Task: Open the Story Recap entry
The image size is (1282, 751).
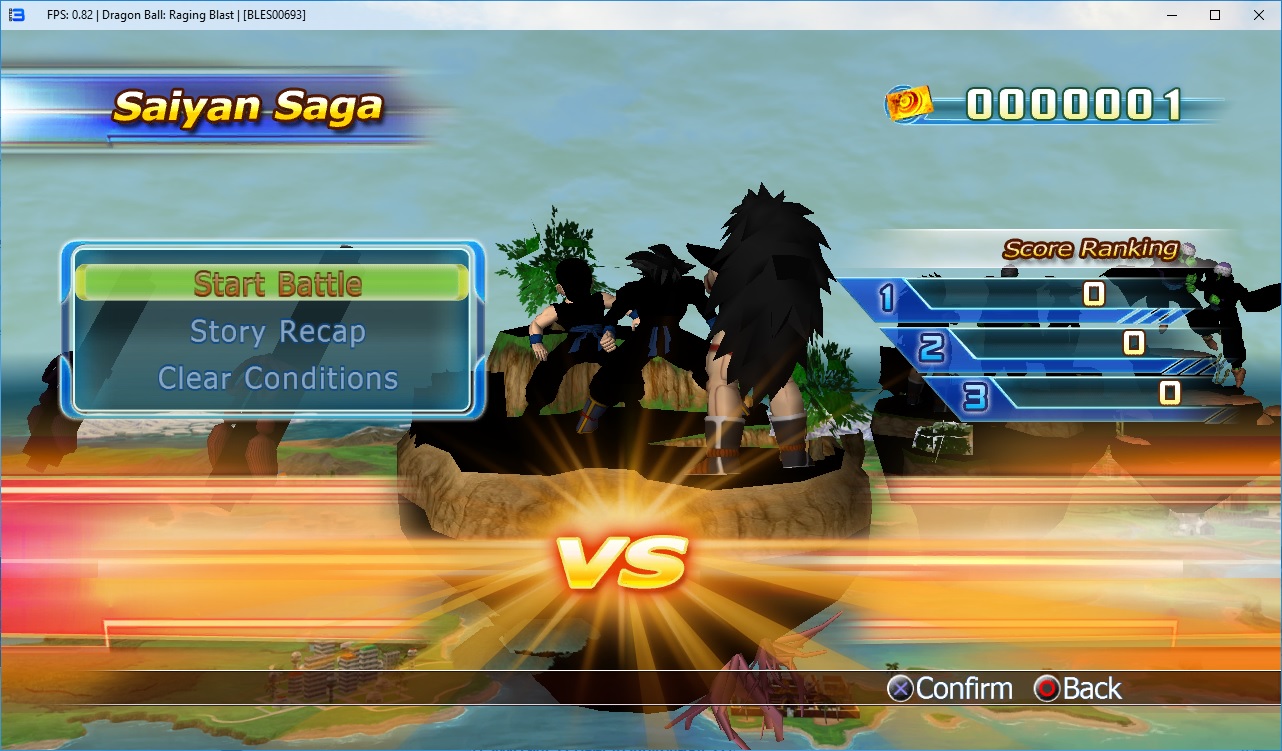Action: pyautogui.click(x=277, y=332)
